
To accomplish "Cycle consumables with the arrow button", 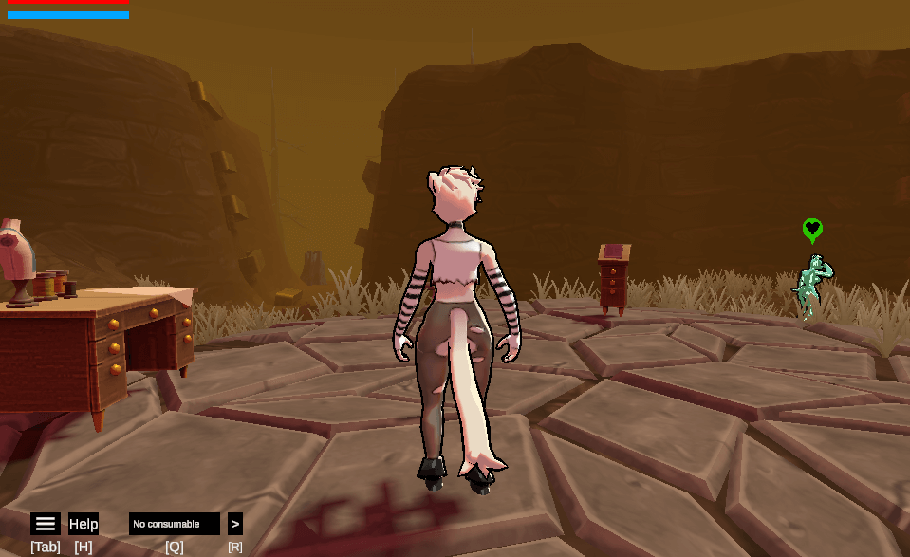I will click(235, 523).
